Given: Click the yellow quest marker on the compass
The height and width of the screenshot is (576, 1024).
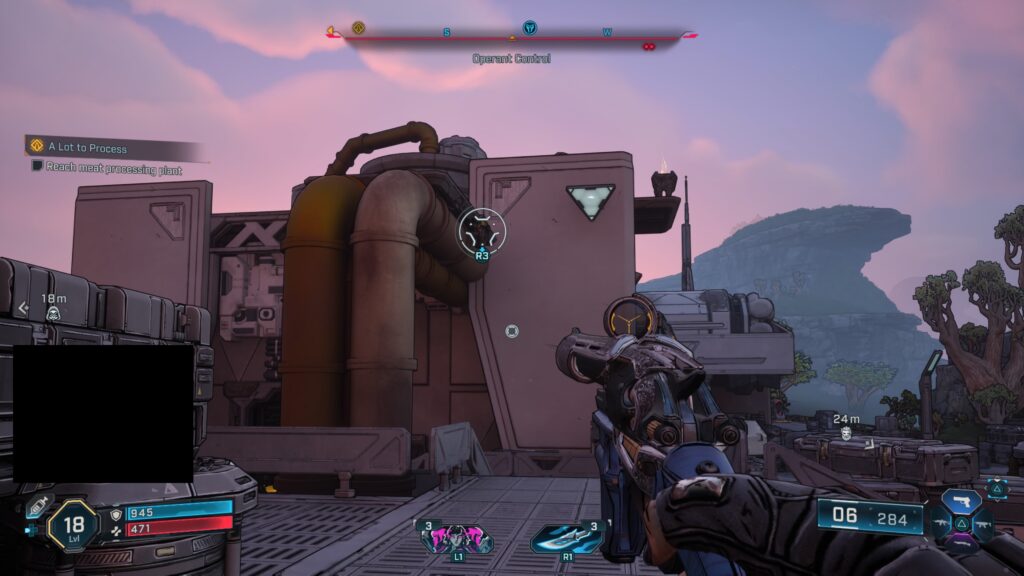Looking at the screenshot, I should click(x=358, y=28).
